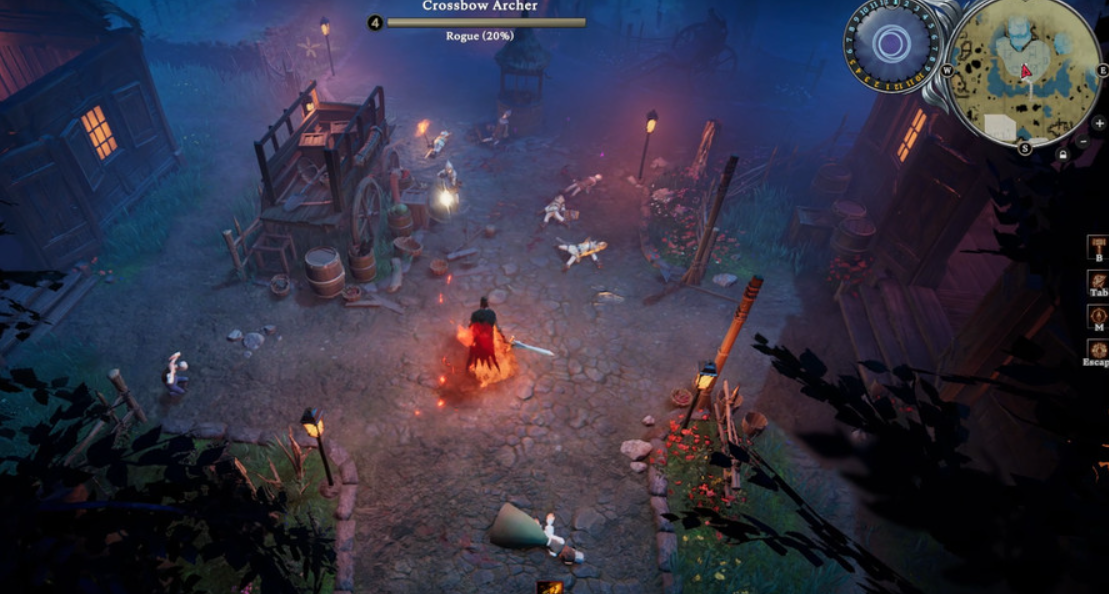1109x594 pixels.
Task: Click the day-night cycle clock dial
Action: [891, 44]
